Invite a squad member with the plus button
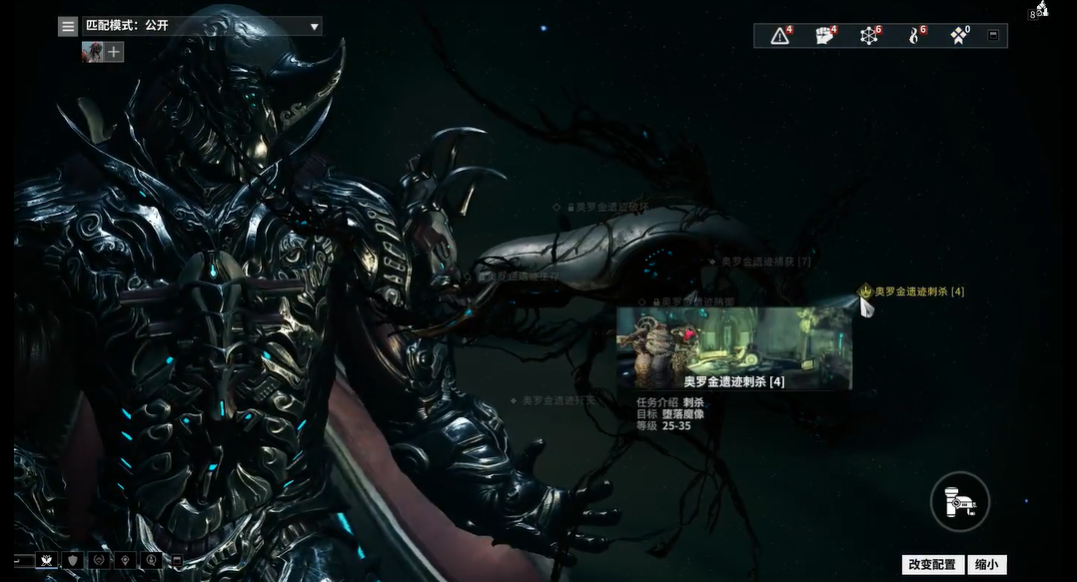 pyautogui.click(x=115, y=52)
